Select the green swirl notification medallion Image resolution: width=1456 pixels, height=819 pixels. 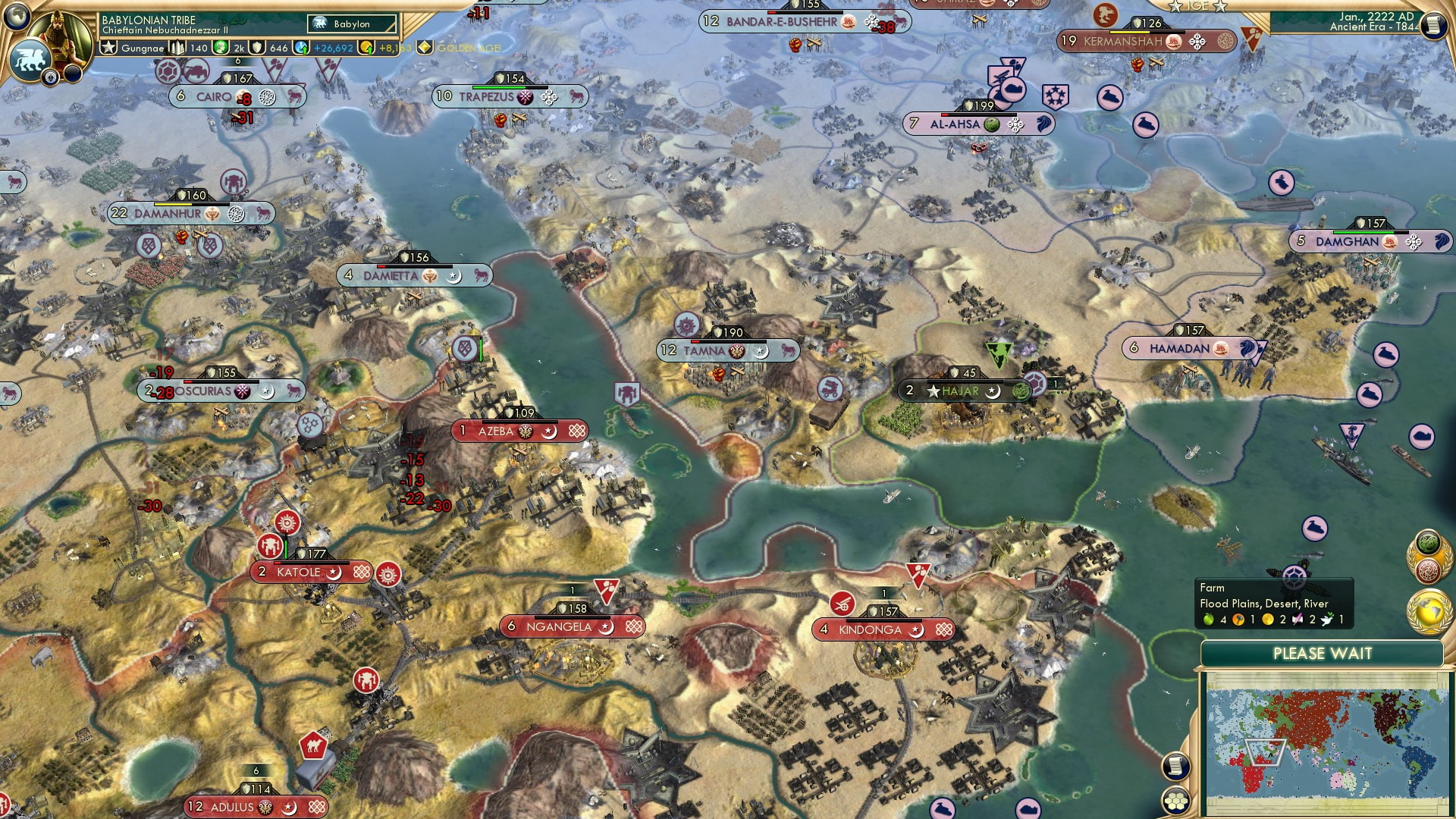(1428, 543)
